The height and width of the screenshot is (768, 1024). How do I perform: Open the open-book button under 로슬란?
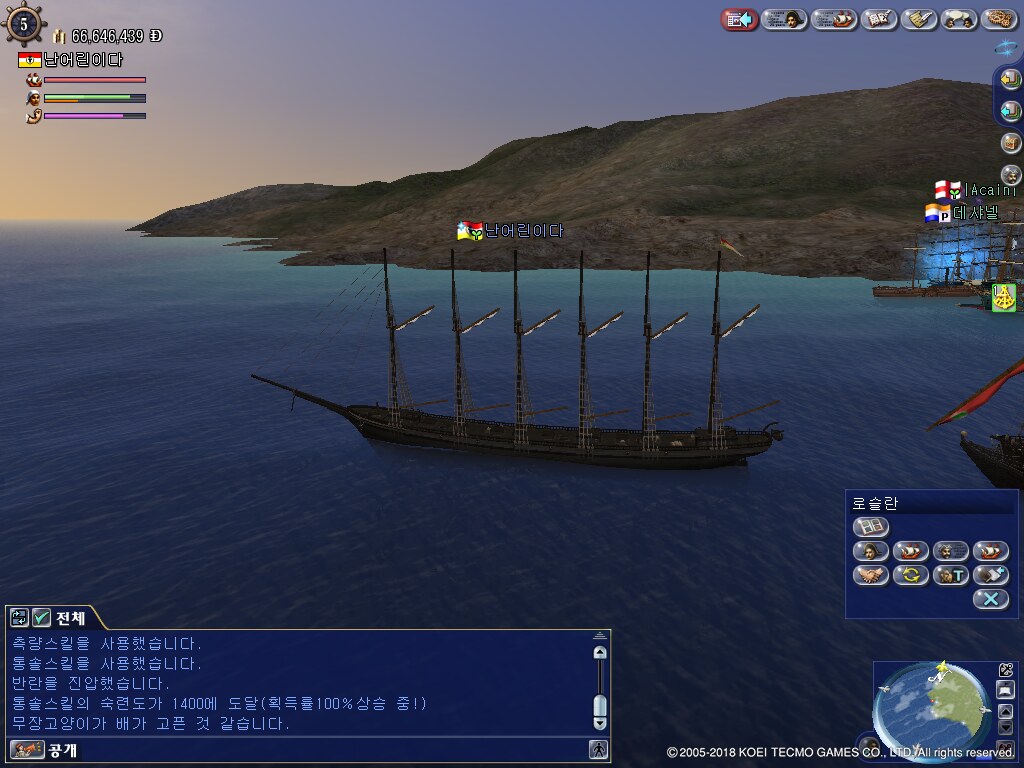870,526
